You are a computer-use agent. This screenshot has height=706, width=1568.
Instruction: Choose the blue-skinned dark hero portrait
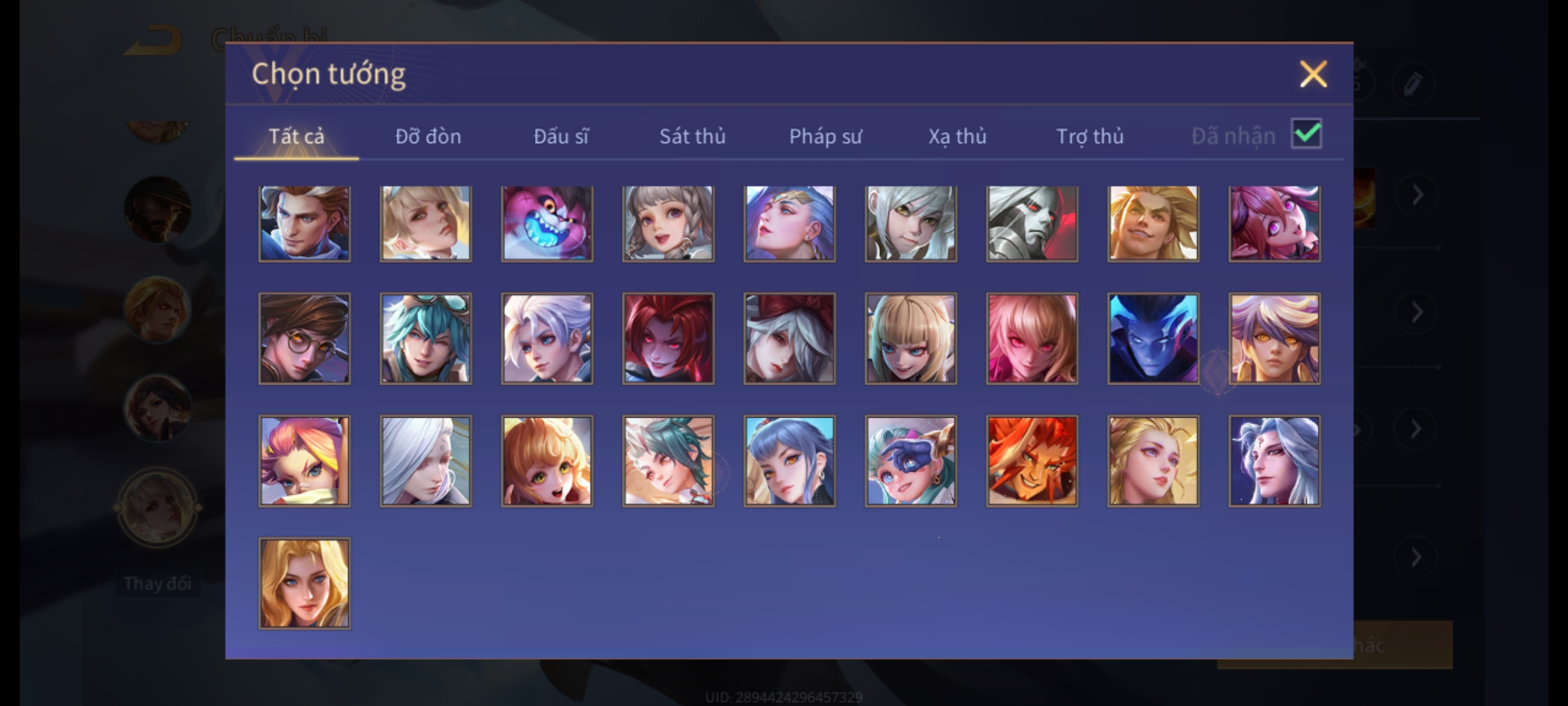click(1153, 339)
